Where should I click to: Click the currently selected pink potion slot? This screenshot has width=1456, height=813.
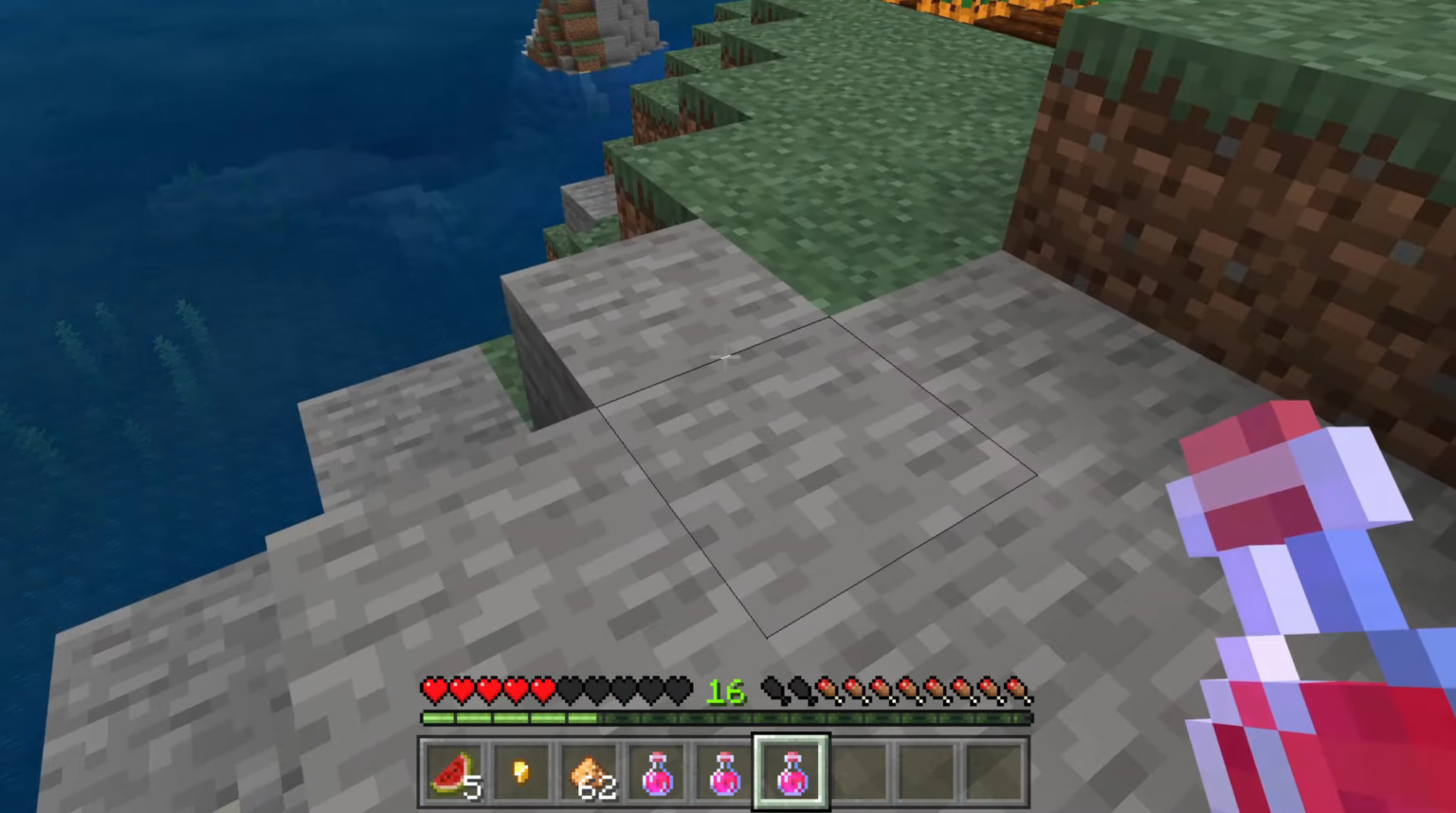click(792, 769)
